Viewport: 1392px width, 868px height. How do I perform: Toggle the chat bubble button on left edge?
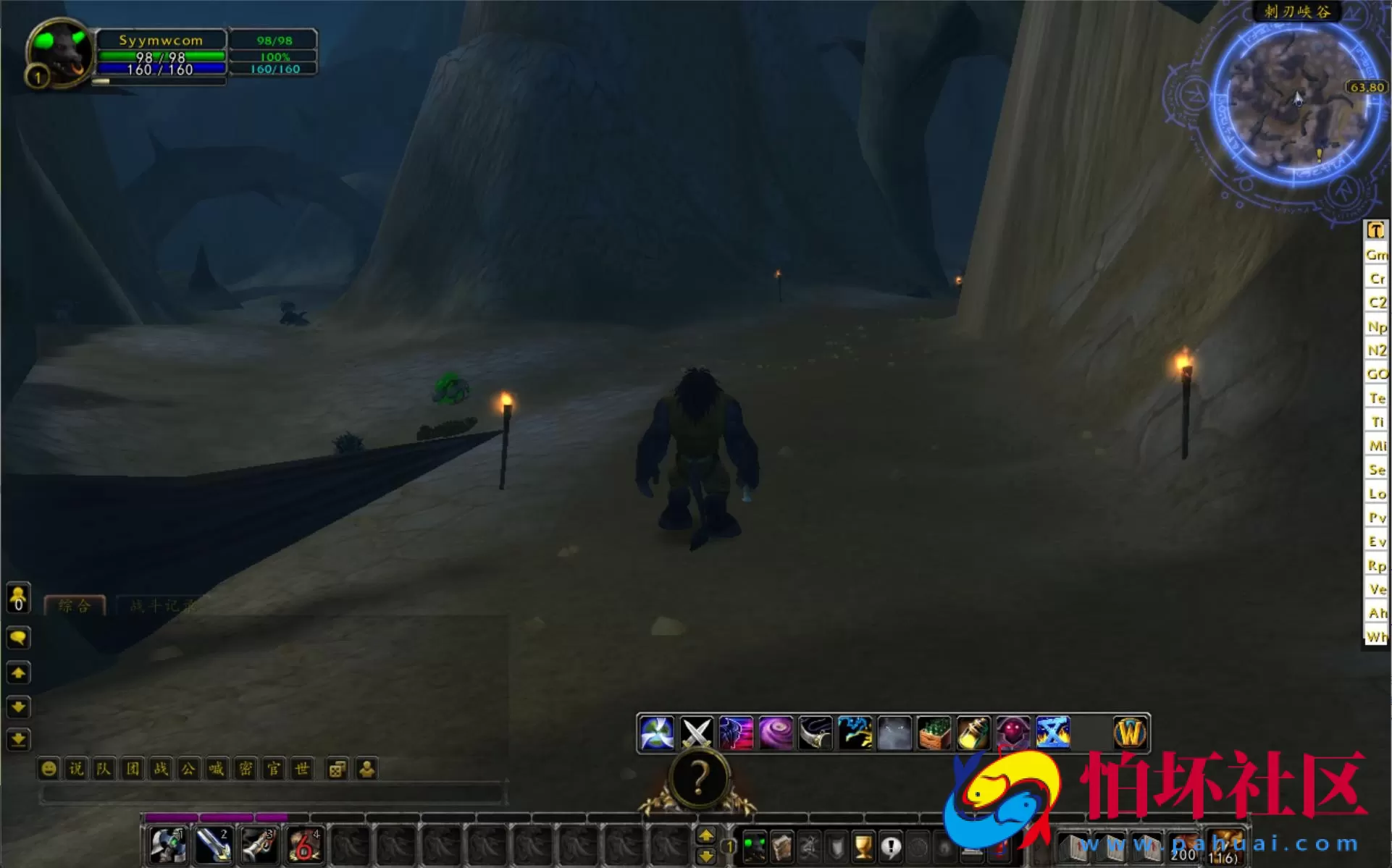tap(19, 638)
